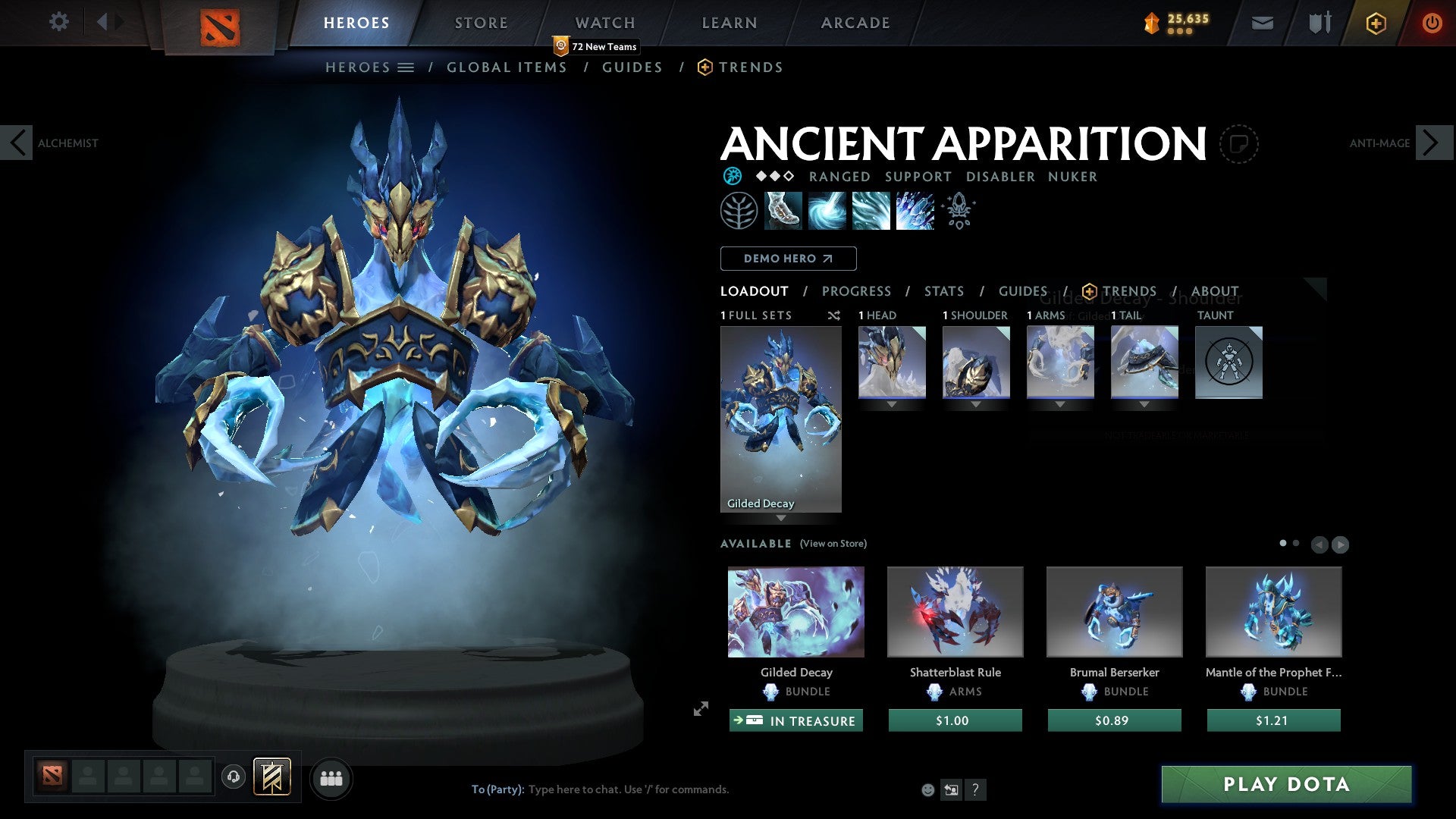Switch to the PROGRESS tab

tap(858, 291)
